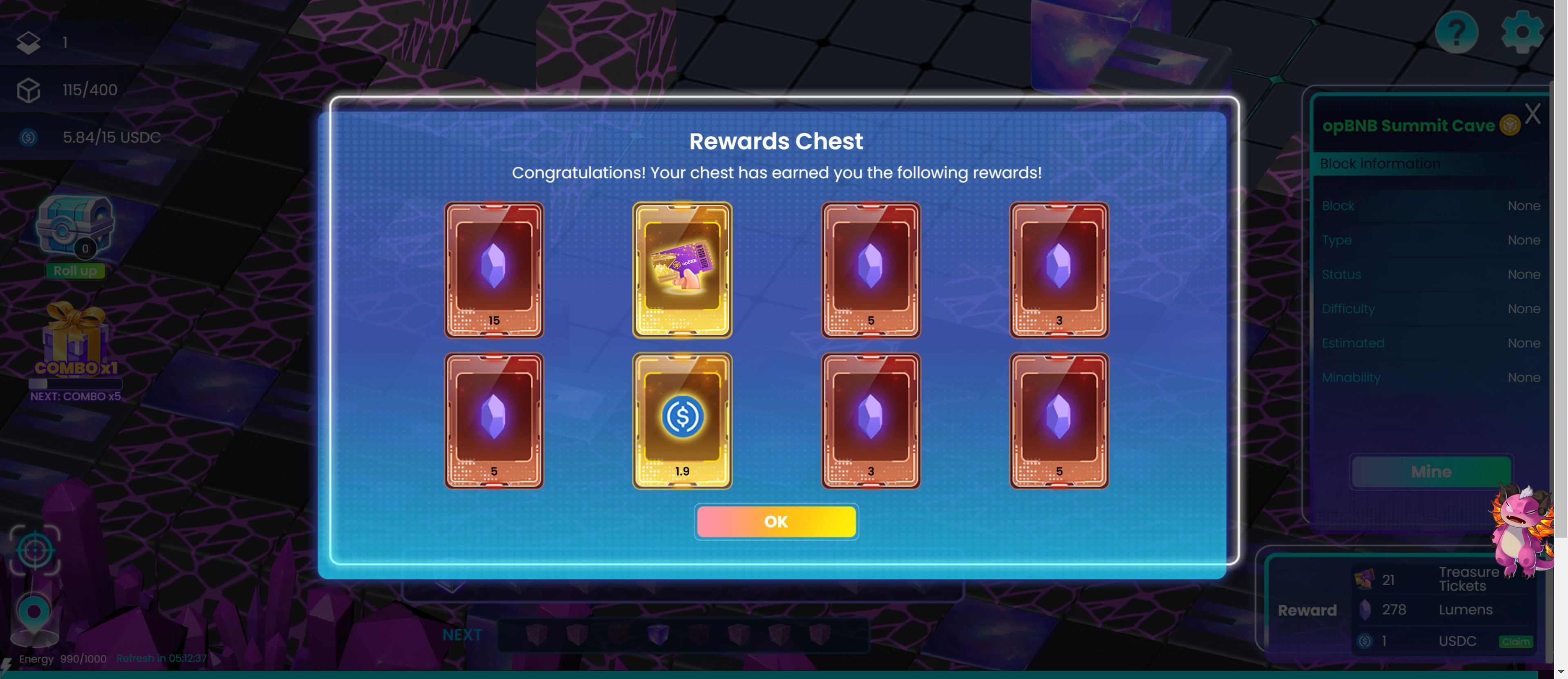
Task: Open the help question mark icon
Action: (1456, 32)
